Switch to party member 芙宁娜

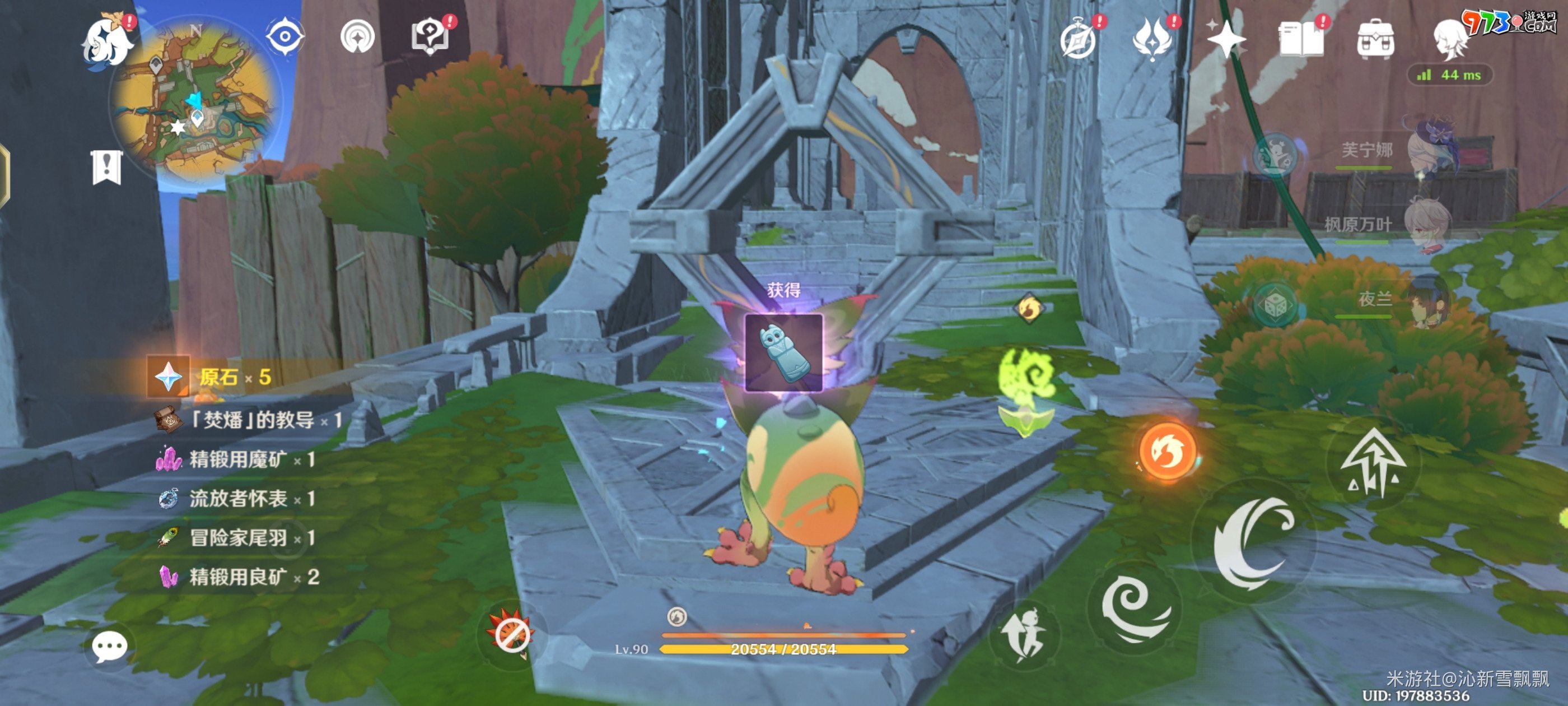click(1430, 150)
